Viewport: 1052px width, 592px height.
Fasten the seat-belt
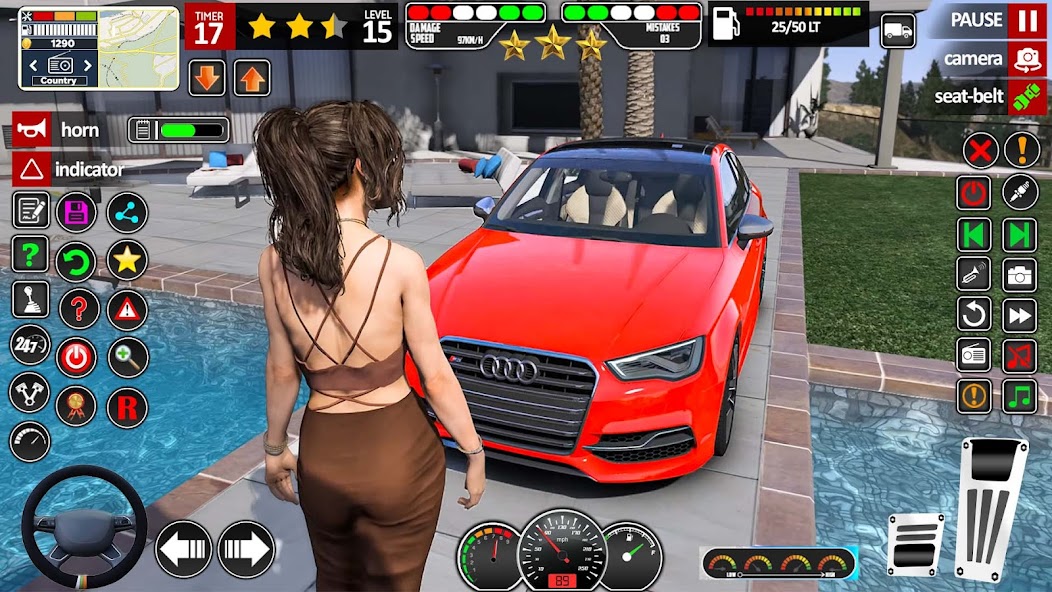(1026, 97)
